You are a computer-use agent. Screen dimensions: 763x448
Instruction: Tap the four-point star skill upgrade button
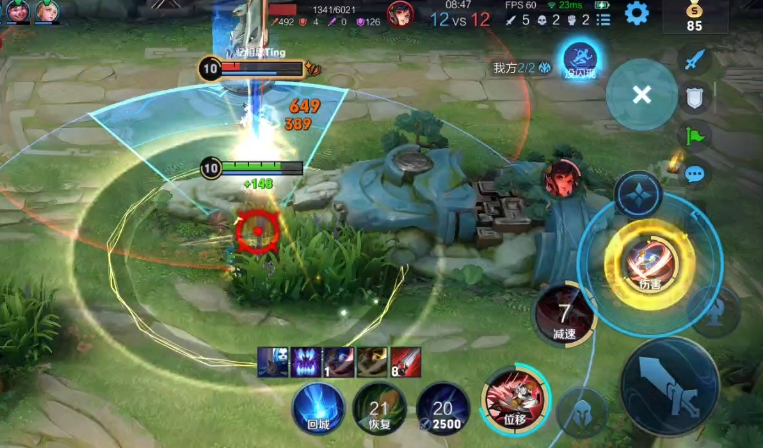click(x=636, y=194)
